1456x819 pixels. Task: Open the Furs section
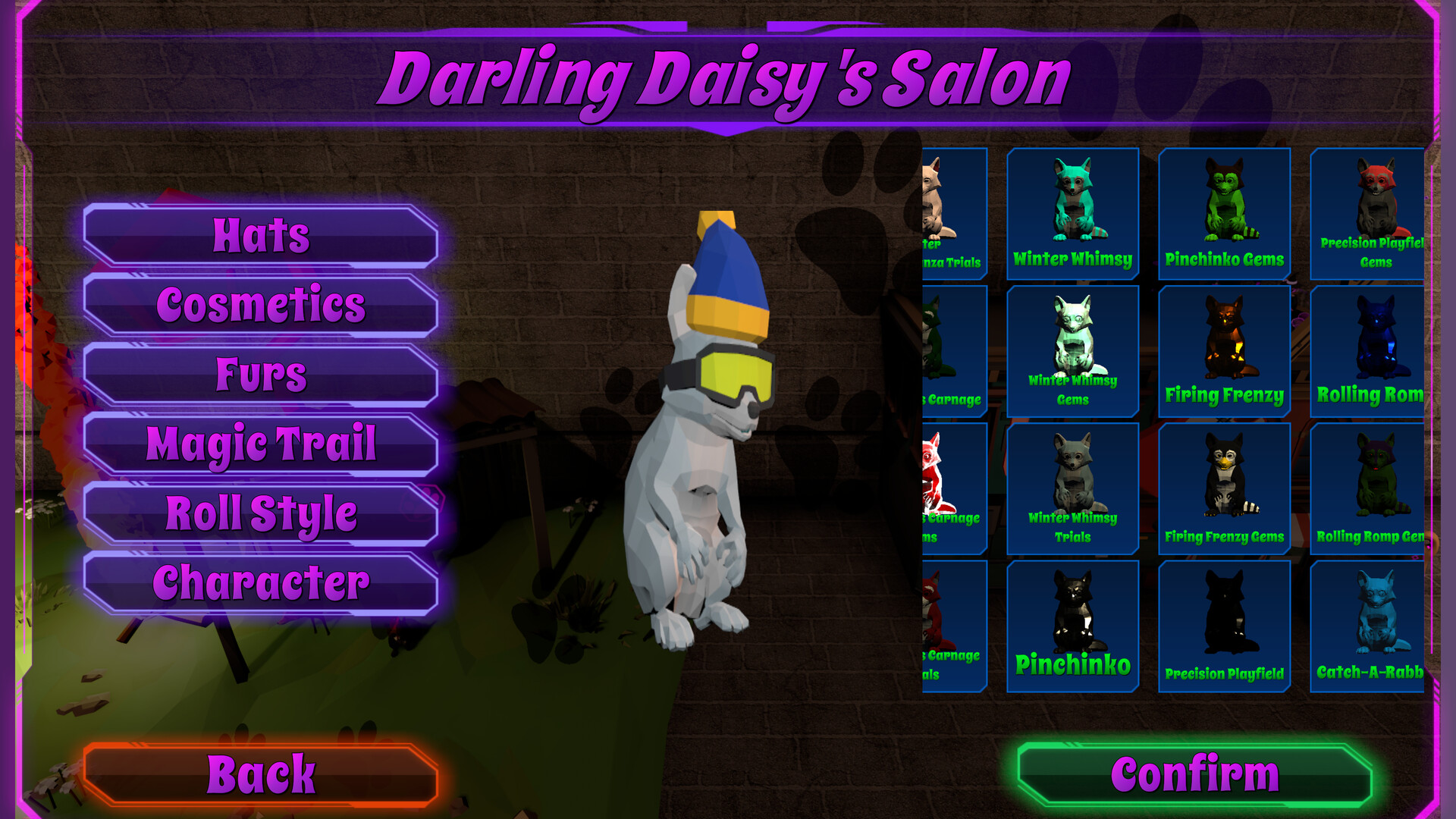[x=261, y=374]
